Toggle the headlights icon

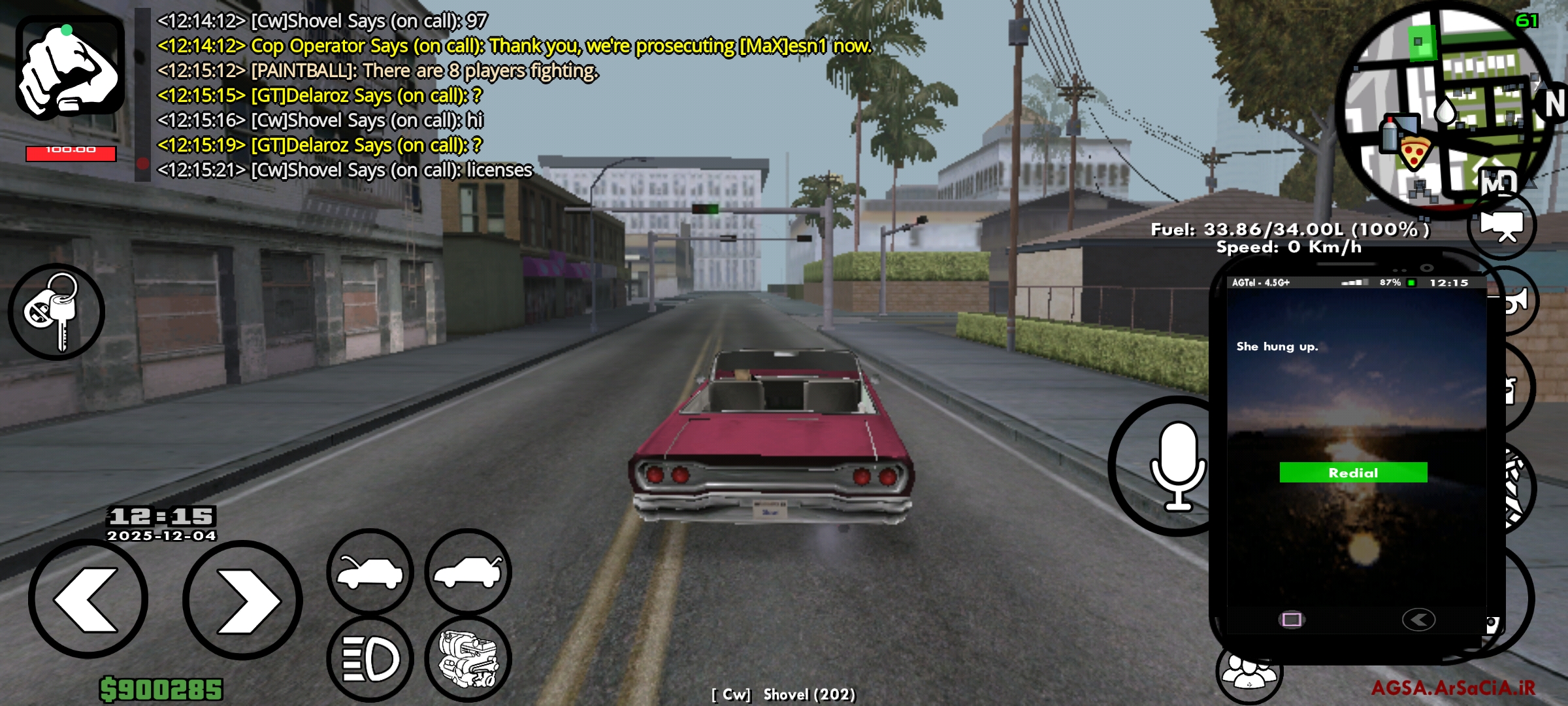(x=369, y=657)
